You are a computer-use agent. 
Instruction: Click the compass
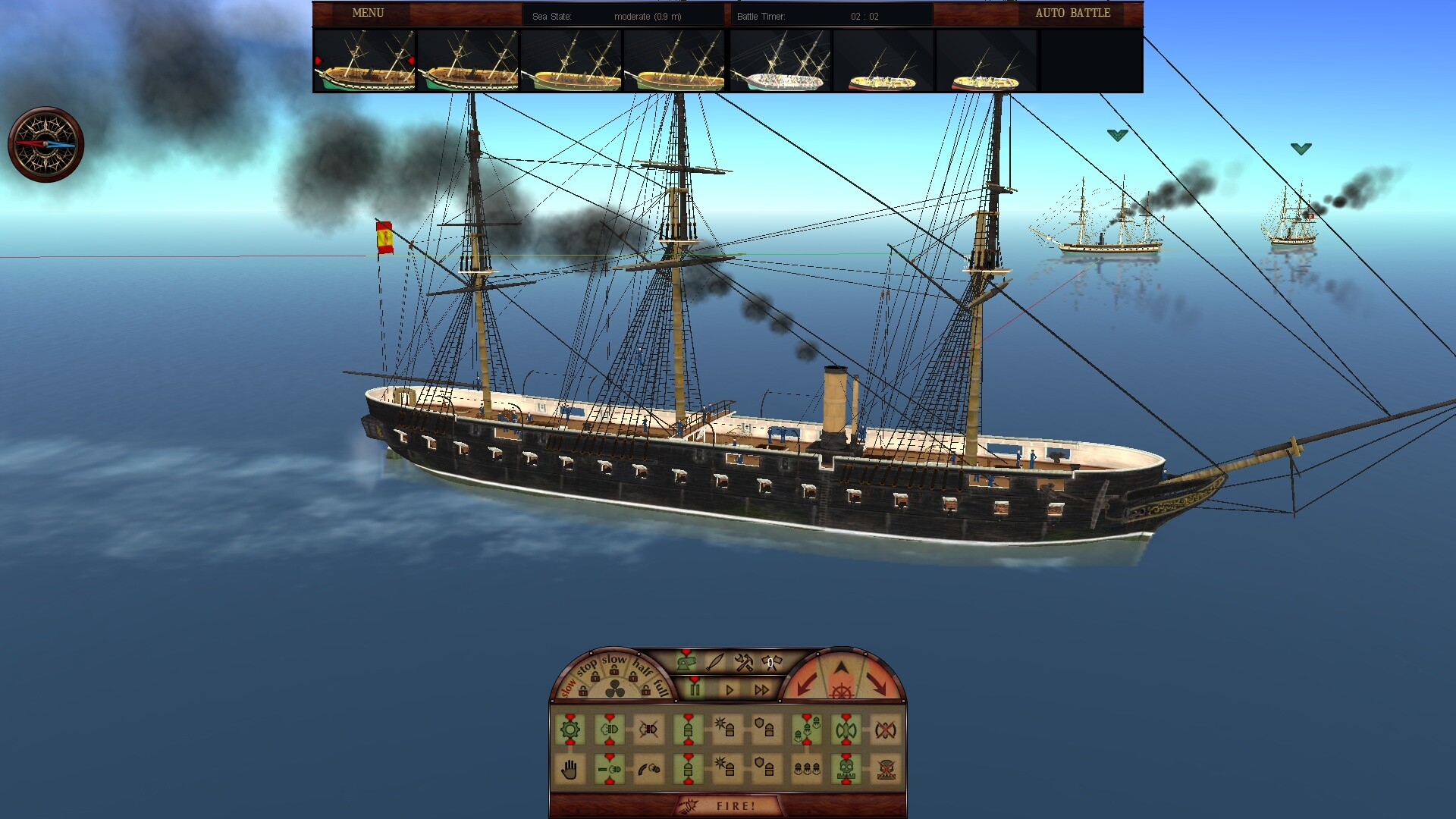pos(45,144)
